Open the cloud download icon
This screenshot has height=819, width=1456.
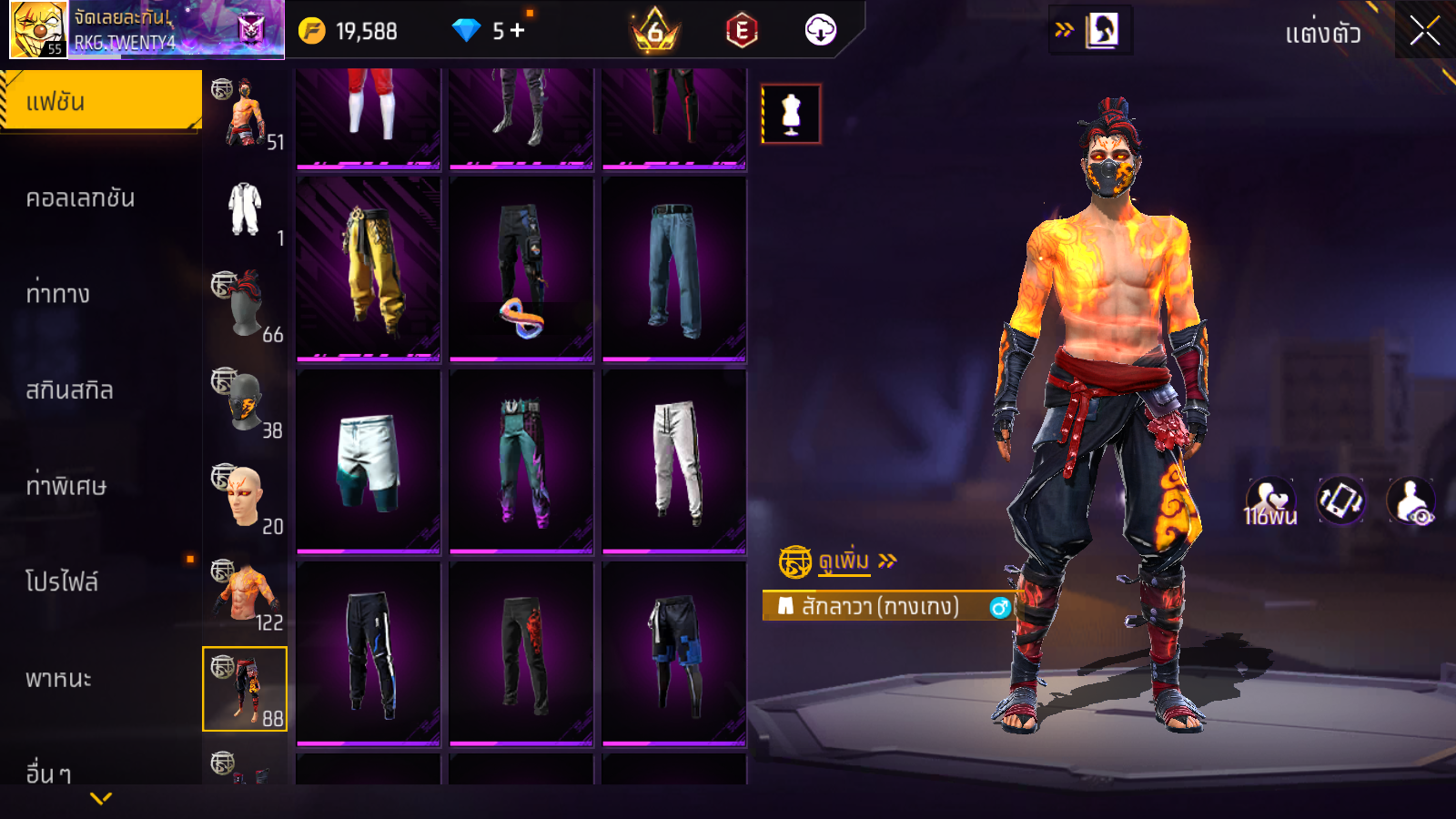point(820,30)
